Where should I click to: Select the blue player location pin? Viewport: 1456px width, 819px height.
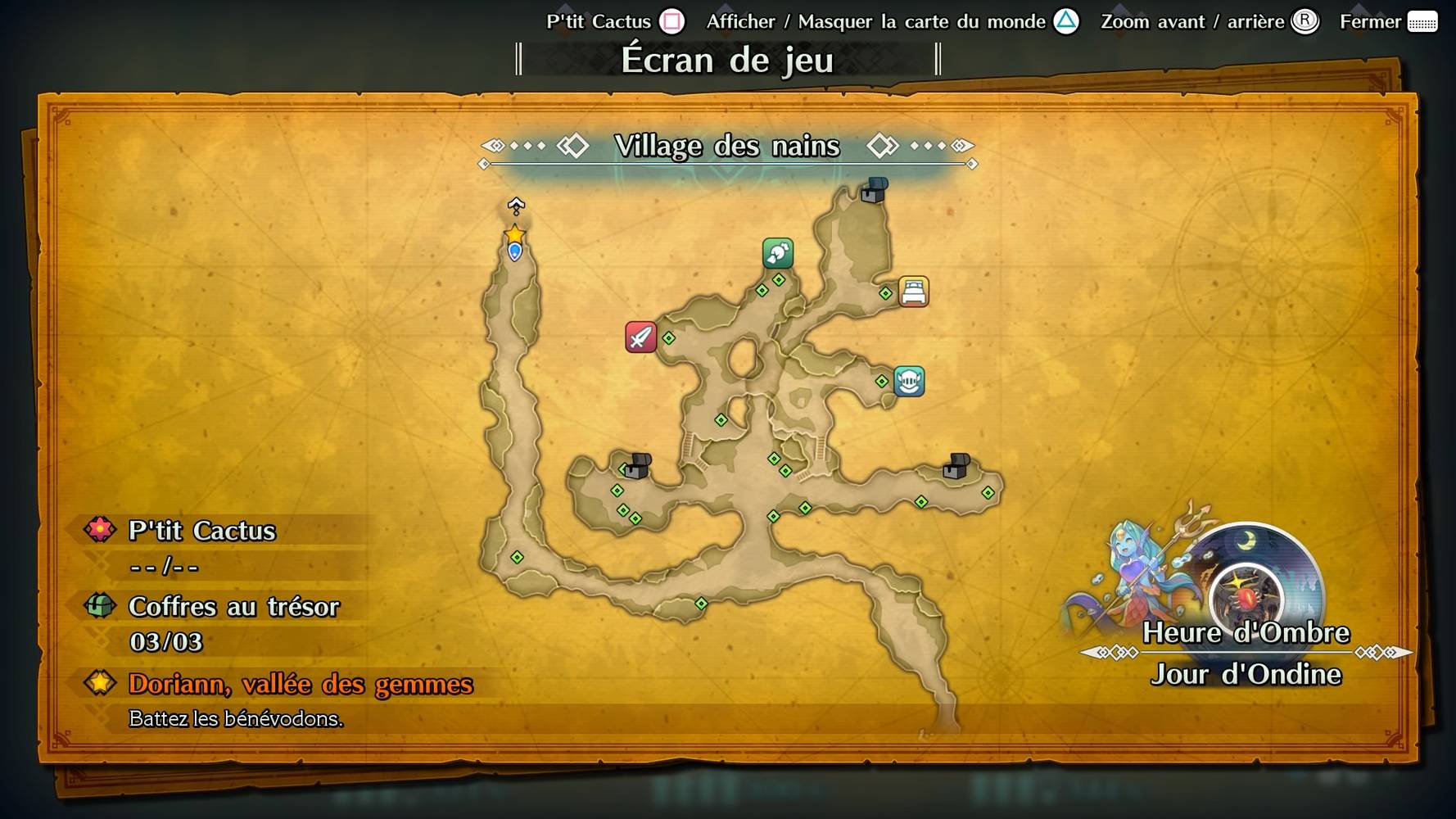tap(514, 252)
